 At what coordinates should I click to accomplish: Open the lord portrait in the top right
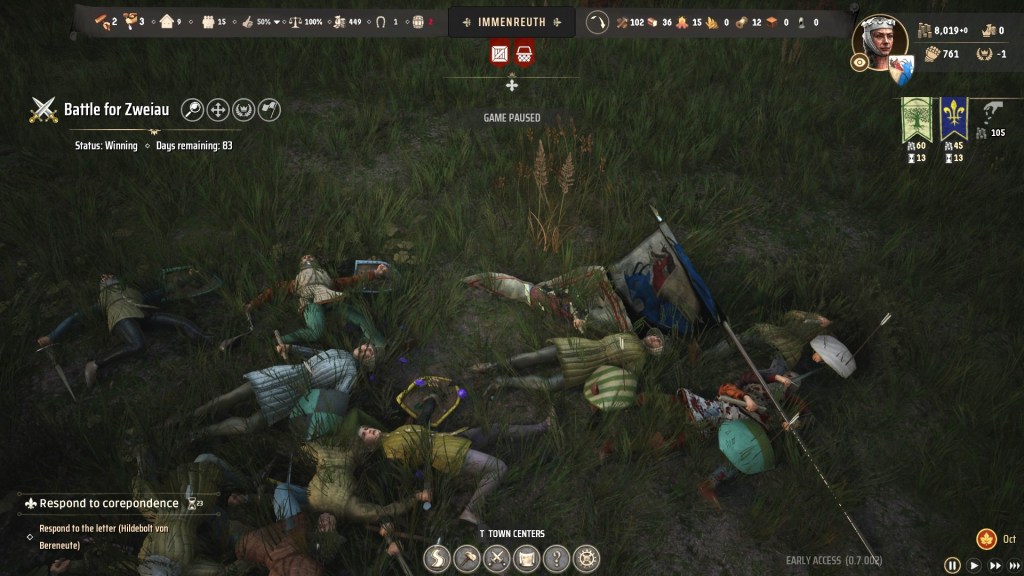[880, 40]
